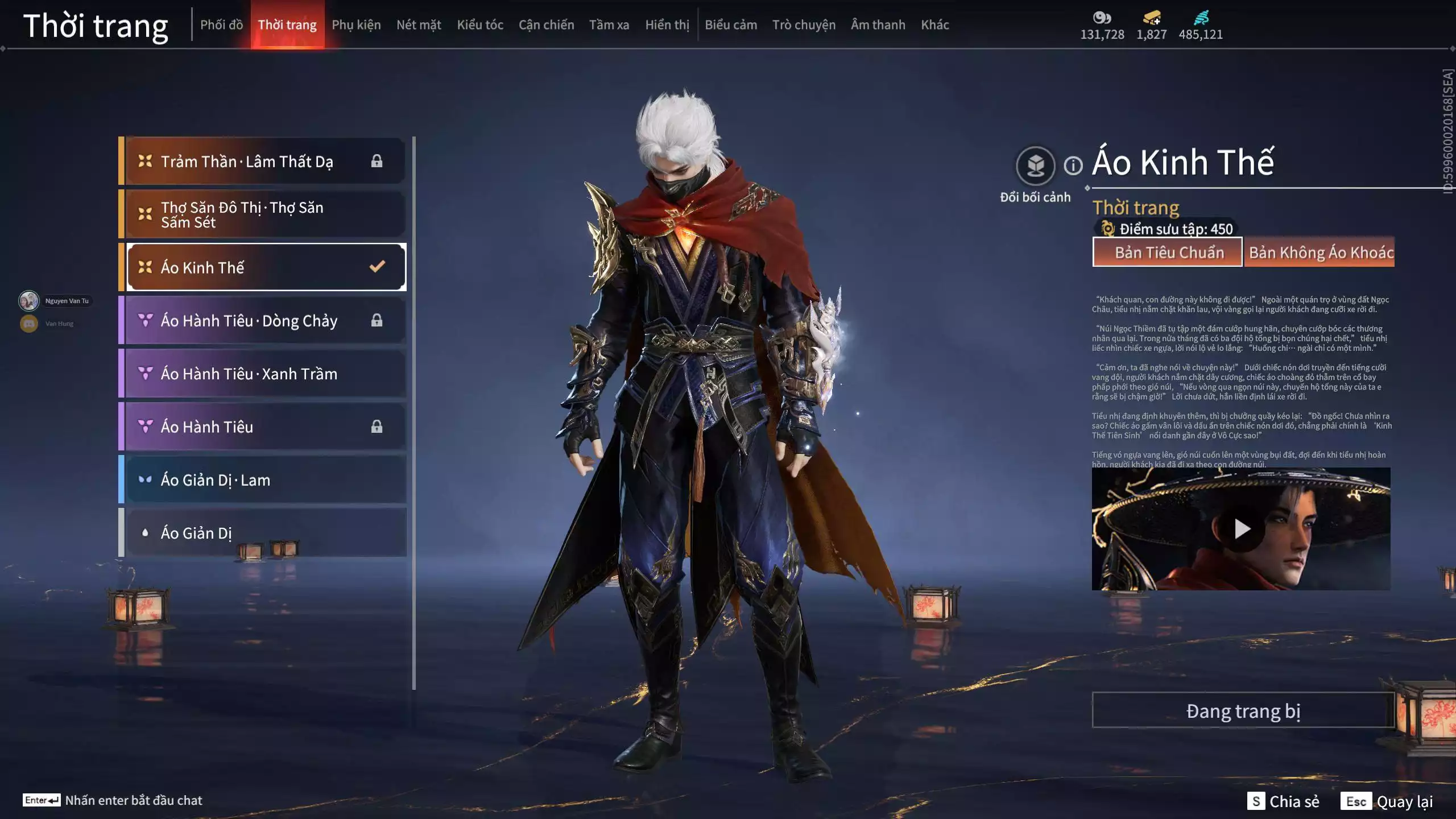This screenshot has width=1456, height=819.
Task: Switch to the Biểu cảm tab
Action: tap(731, 25)
